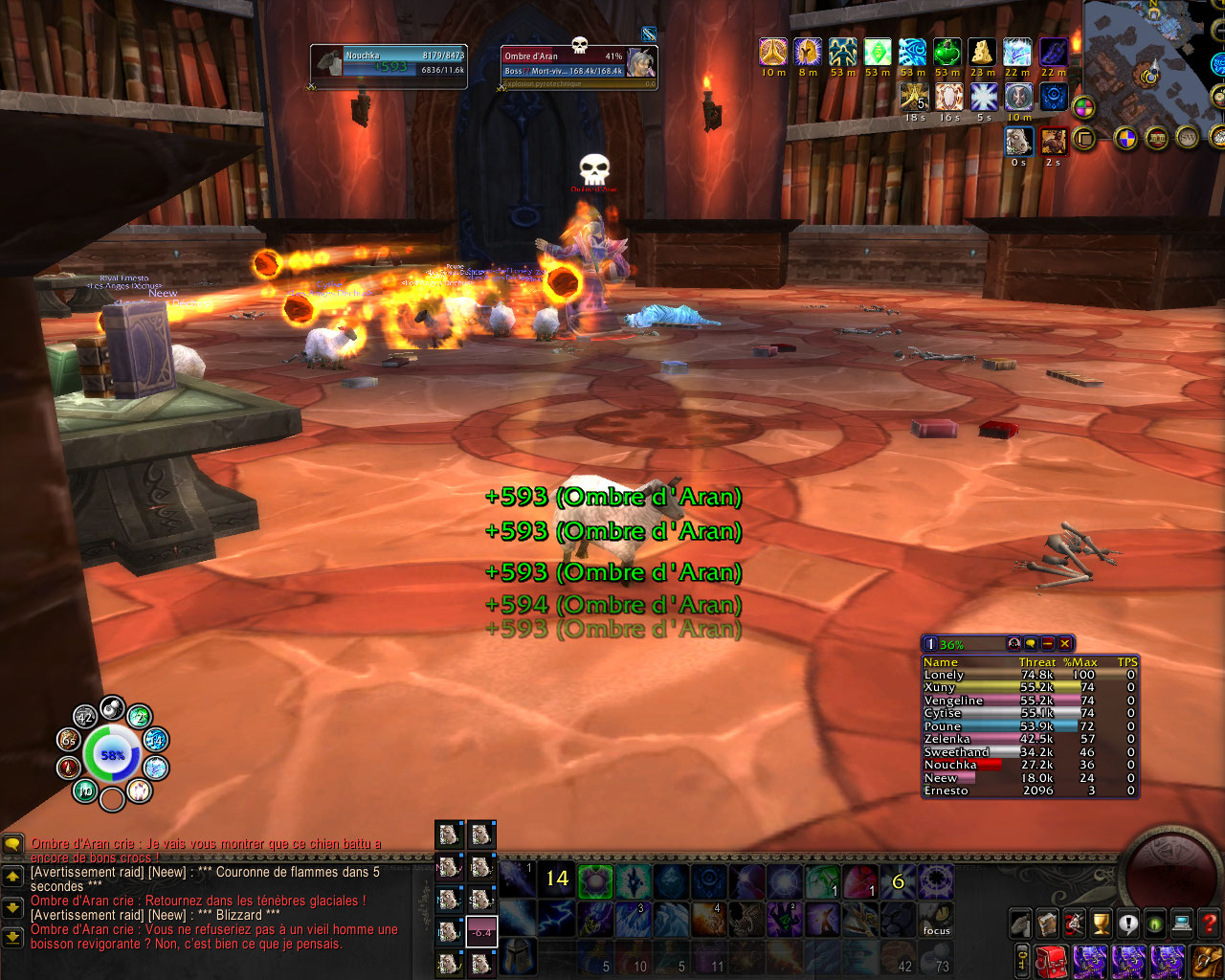
Task: Click the cheese food buff icon
Action: pyautogui.click(x=982, y=52)
